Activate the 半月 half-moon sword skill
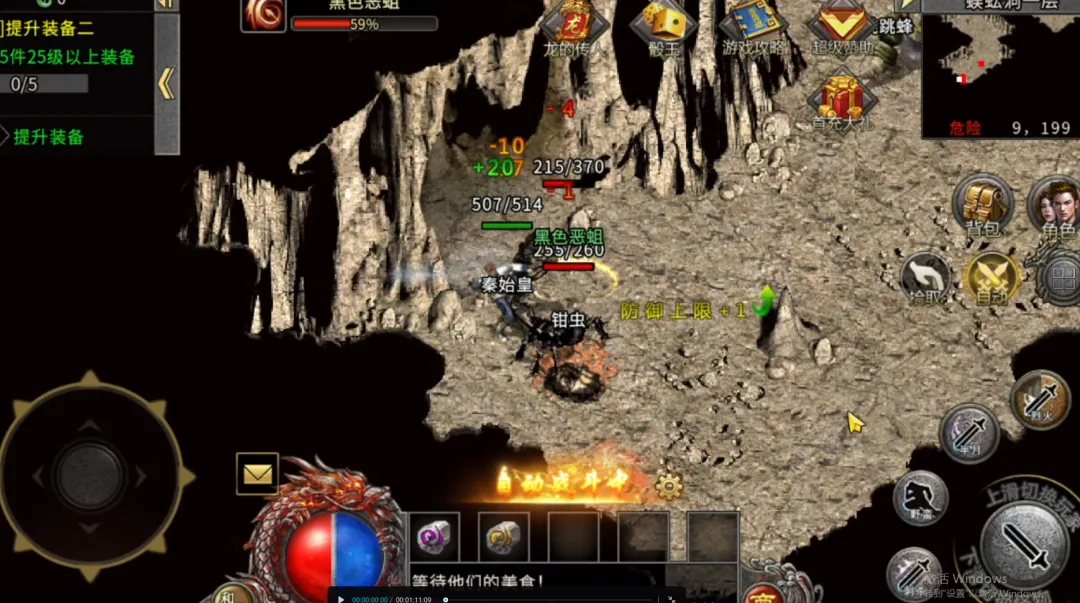Viewport: 1080px width, 603px height. tap(969, 432)
